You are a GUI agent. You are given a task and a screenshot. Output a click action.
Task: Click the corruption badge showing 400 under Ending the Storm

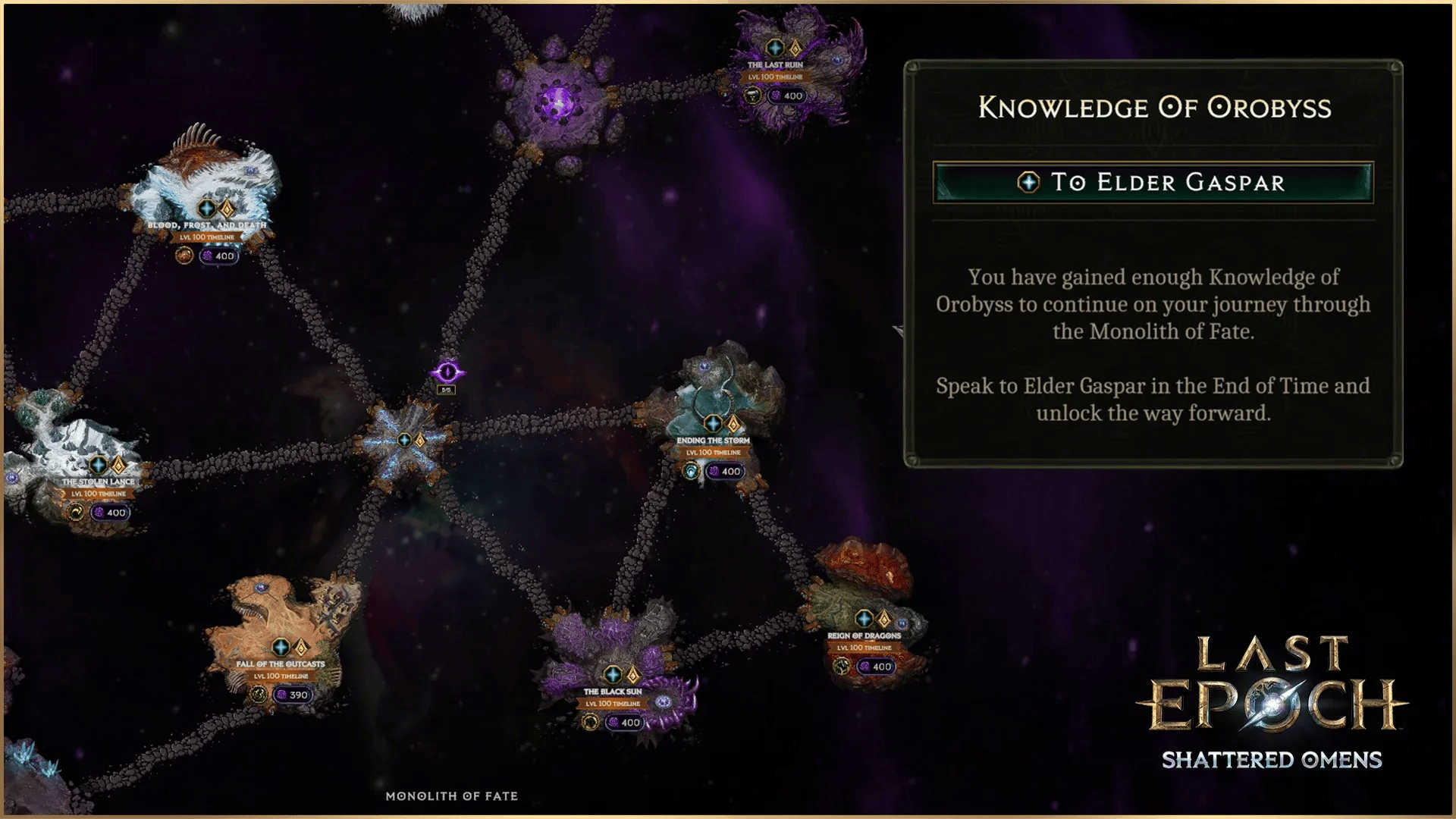pyautogui.click(x=726, y=470)
